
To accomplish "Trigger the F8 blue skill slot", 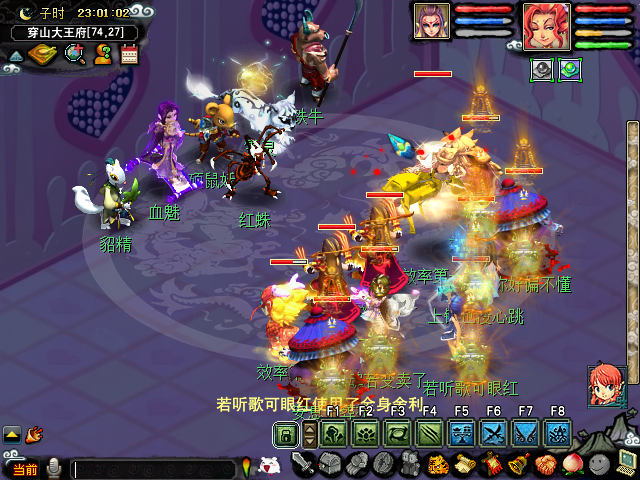I will tap(557, 433).
